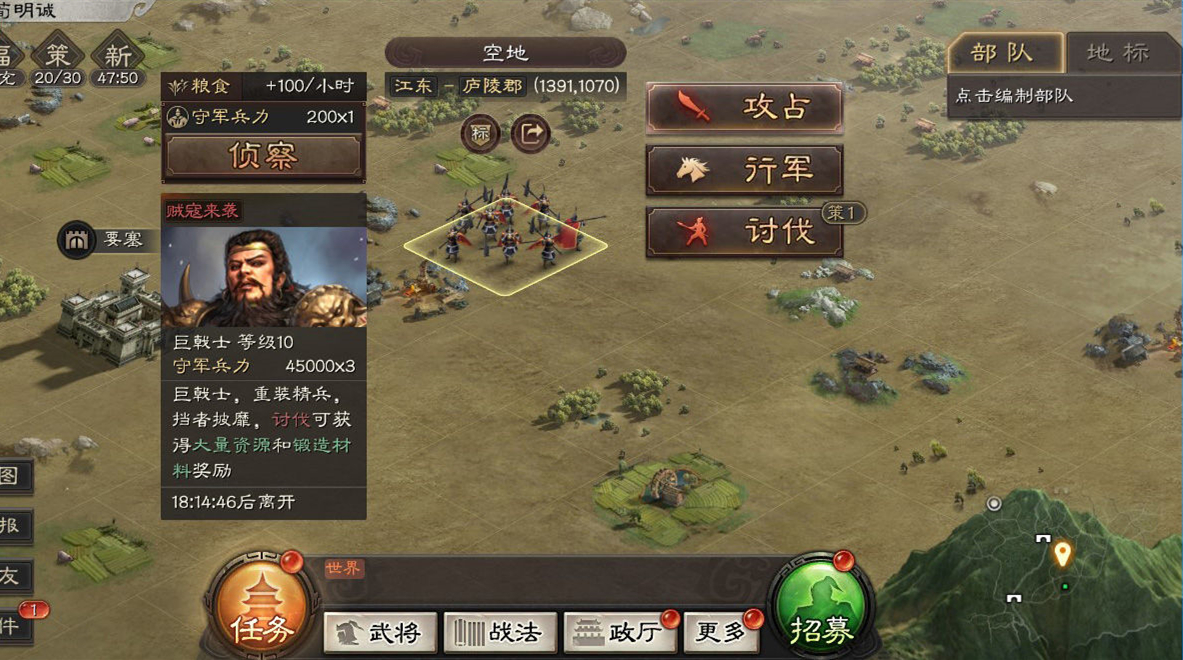Click 点击编制部队 to organize troops
Screen dimensions: 1183x660
point(1013,97)
